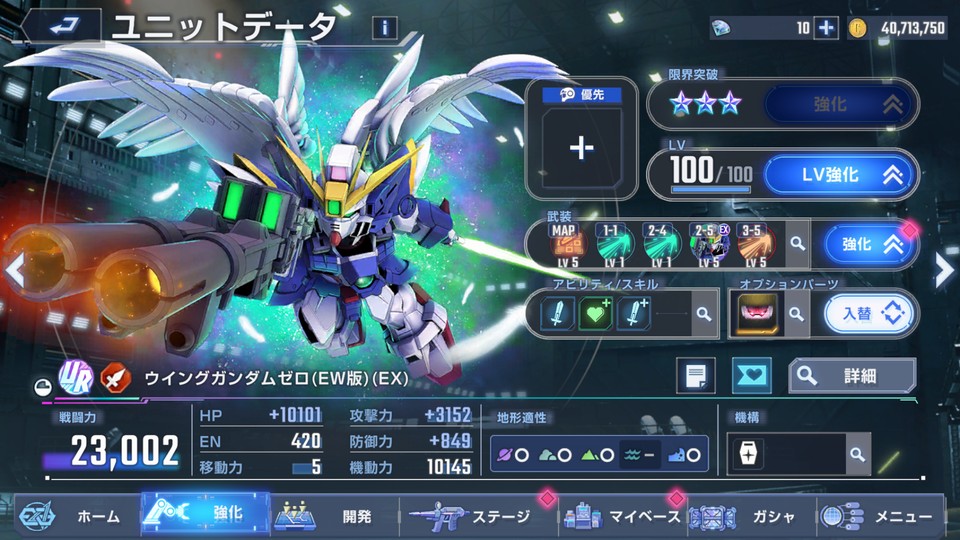Inspect the 機構 mechanism magnifier
The image size is (960, 540).
tap(856, 454)
